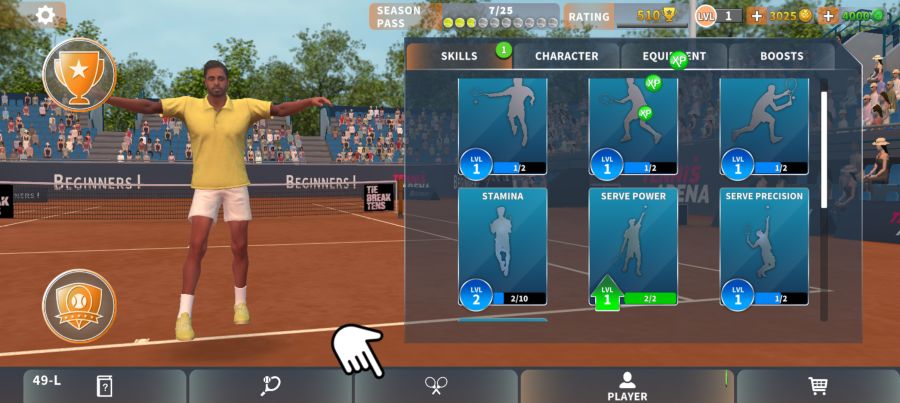900x403 pixels.
Task: Add more gold coins
Action: 756,16
